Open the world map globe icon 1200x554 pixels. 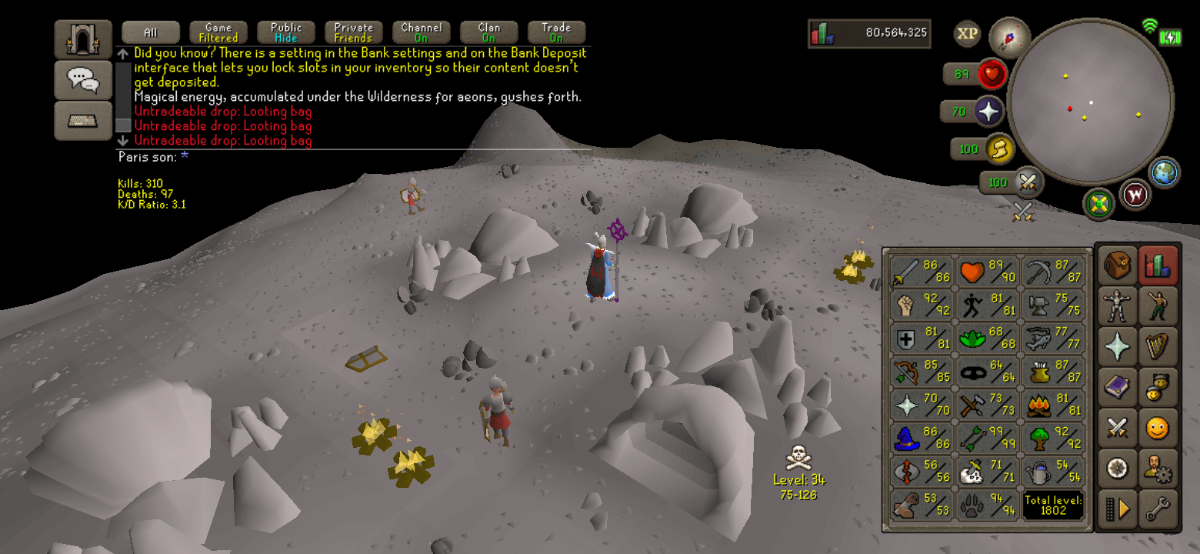1165,172
